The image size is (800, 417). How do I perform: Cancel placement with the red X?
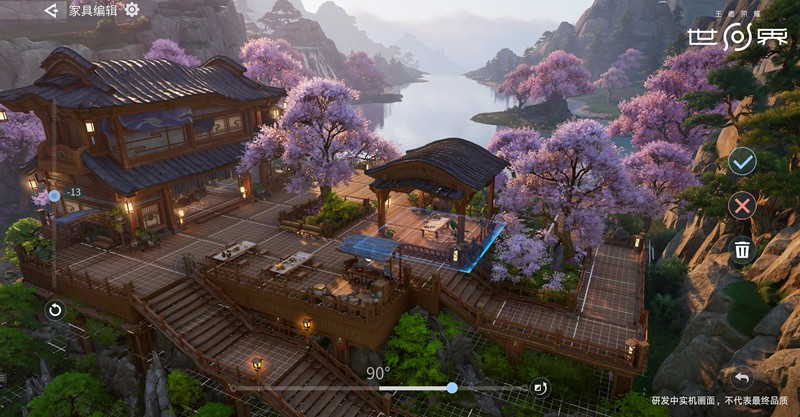click(741, 206)
